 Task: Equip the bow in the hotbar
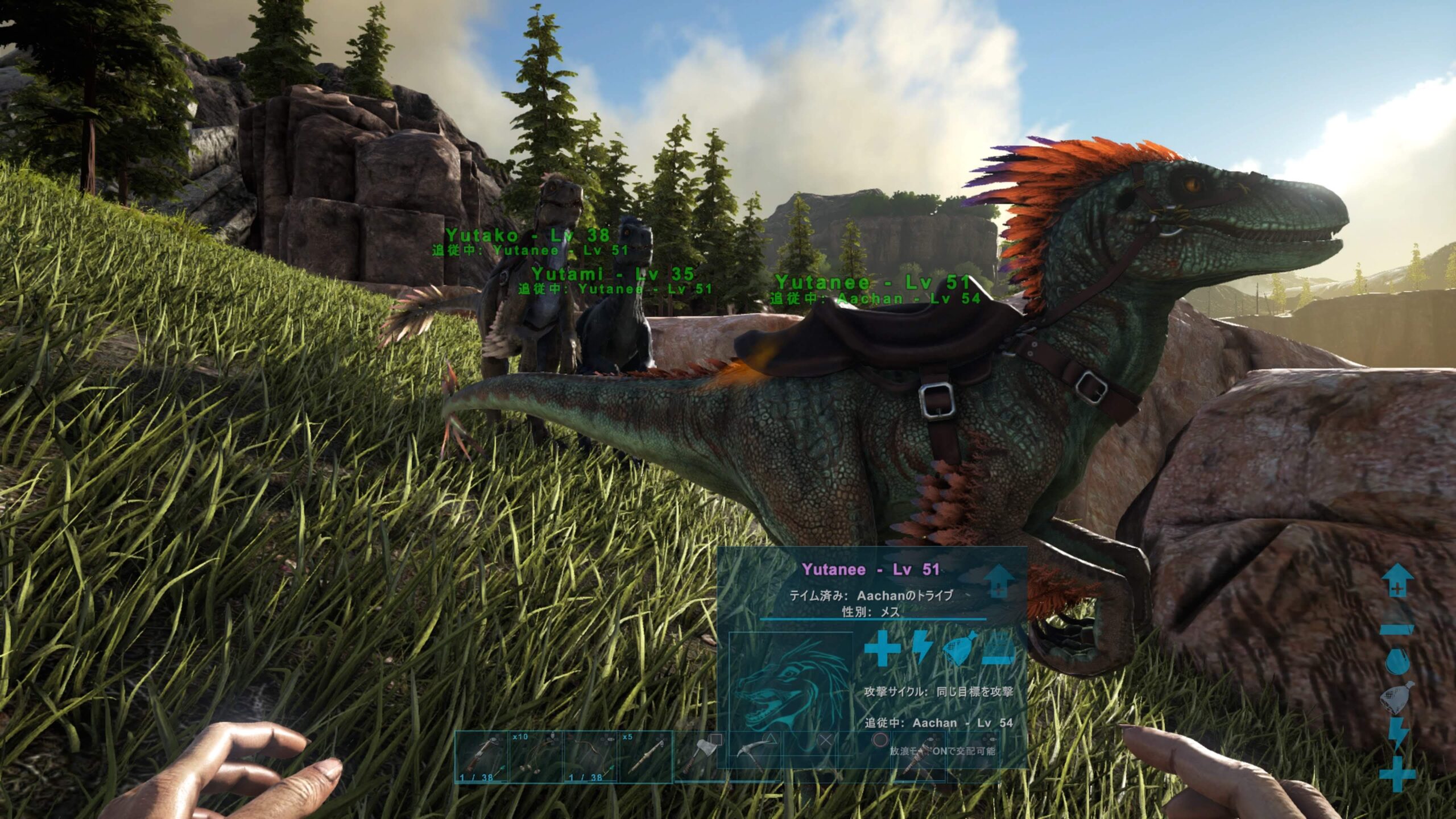[590, 757]
